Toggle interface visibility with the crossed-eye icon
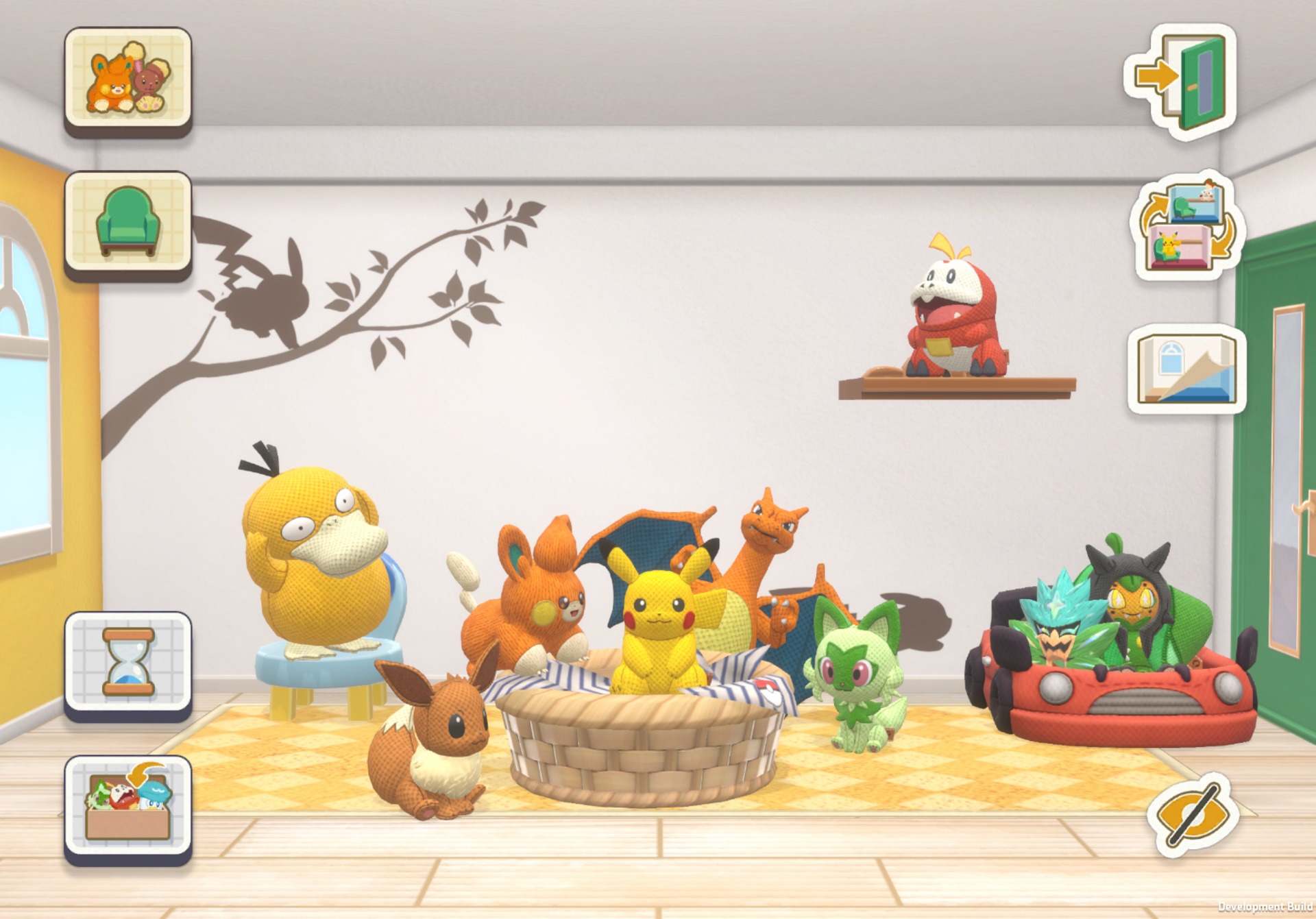1316x919 pixels. (x=1191, y=816)
